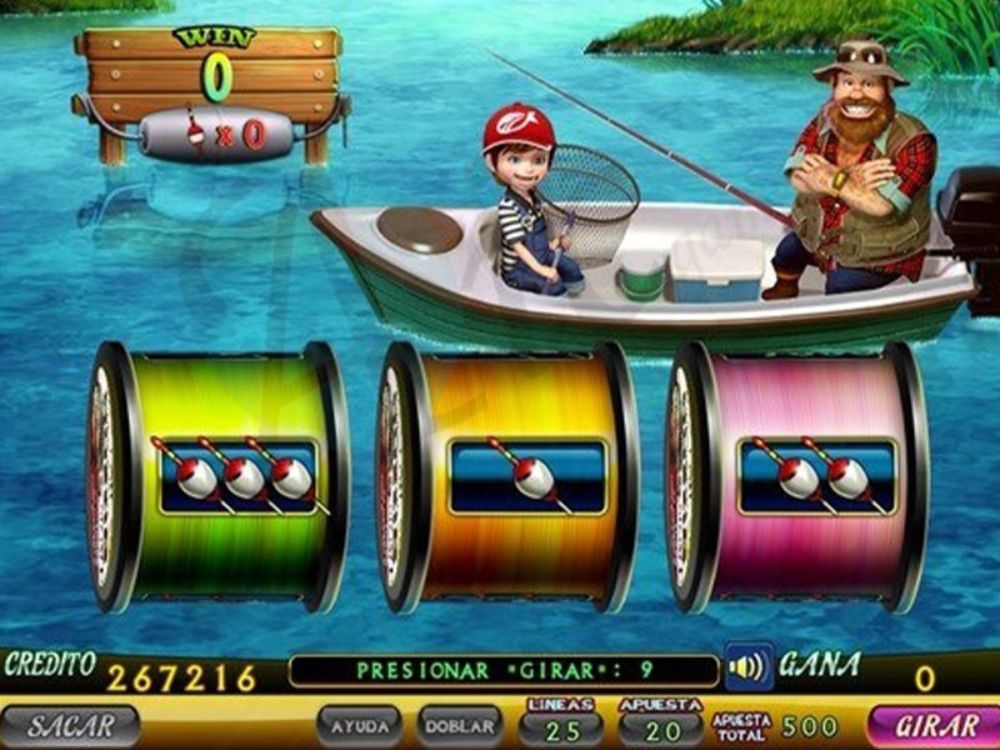Adjust the APUESTA bet amount

pyautogui.click(x=660, y=728)
